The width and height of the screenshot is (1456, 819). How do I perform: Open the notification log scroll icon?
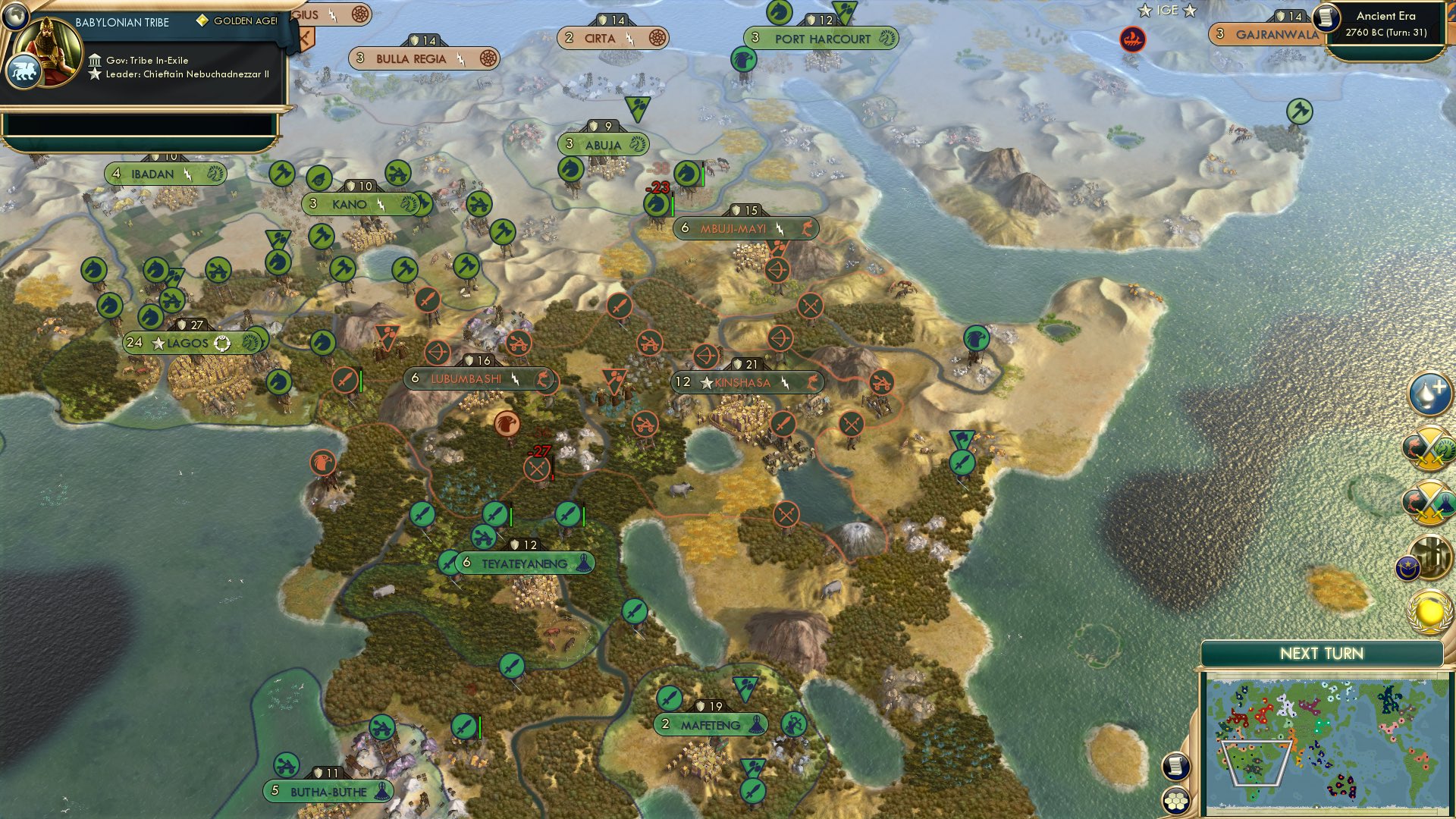[x=1176, y=765]
